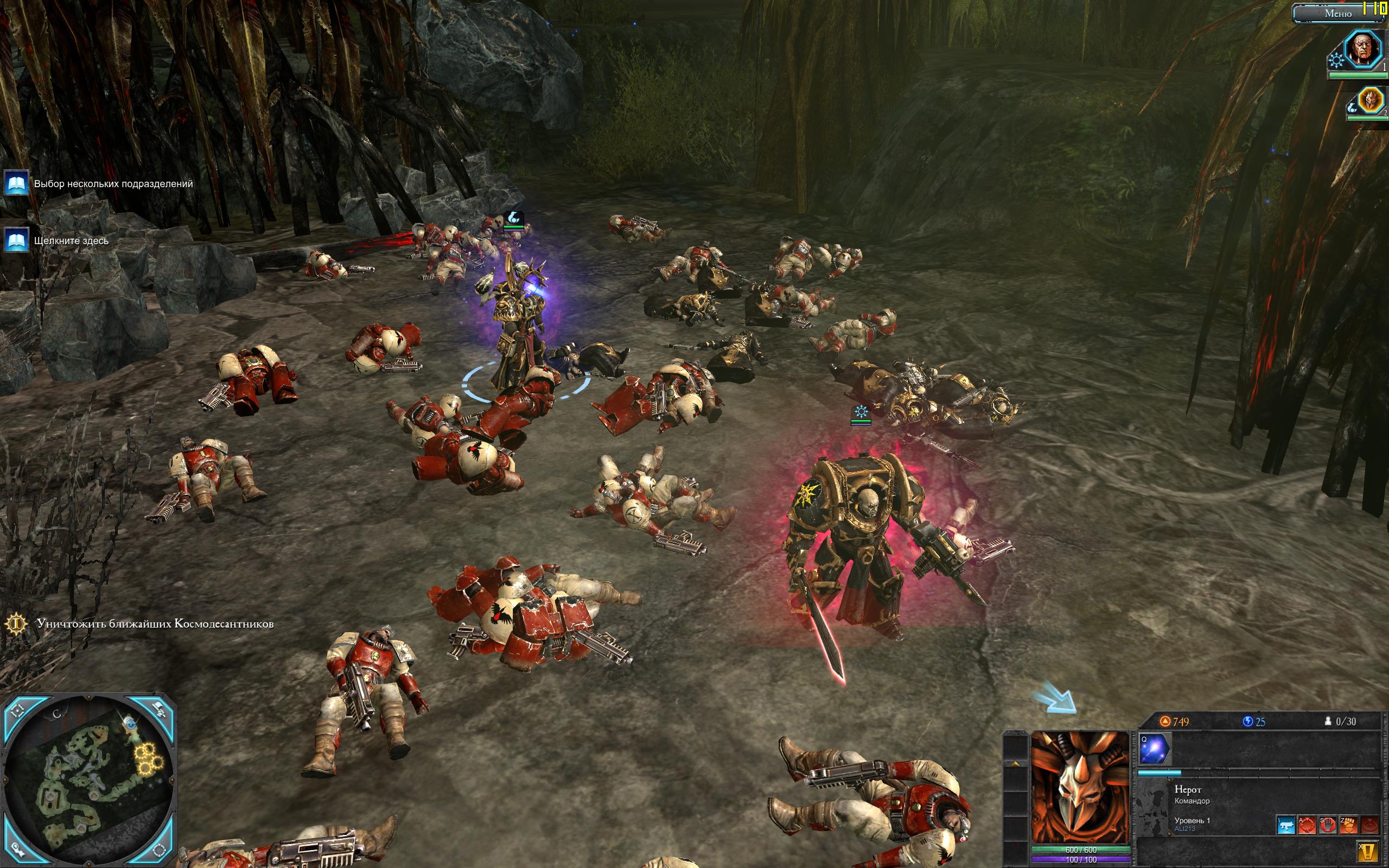Click the large Нерот portrait in unit panel
The image size is (1389, 868).
point(1080,787)
